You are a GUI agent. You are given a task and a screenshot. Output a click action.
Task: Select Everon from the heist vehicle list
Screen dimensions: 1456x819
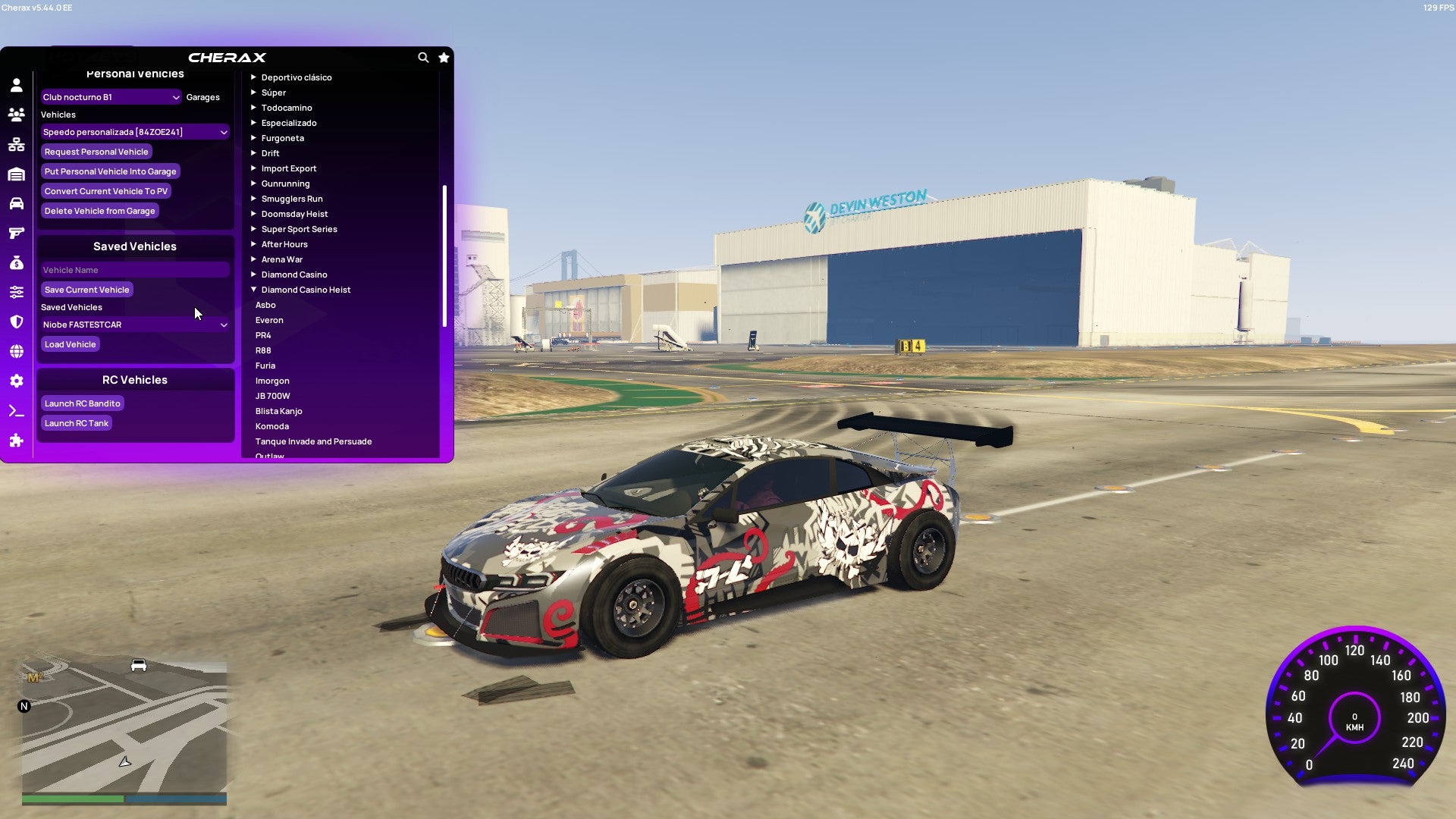(x=269, y=319)
